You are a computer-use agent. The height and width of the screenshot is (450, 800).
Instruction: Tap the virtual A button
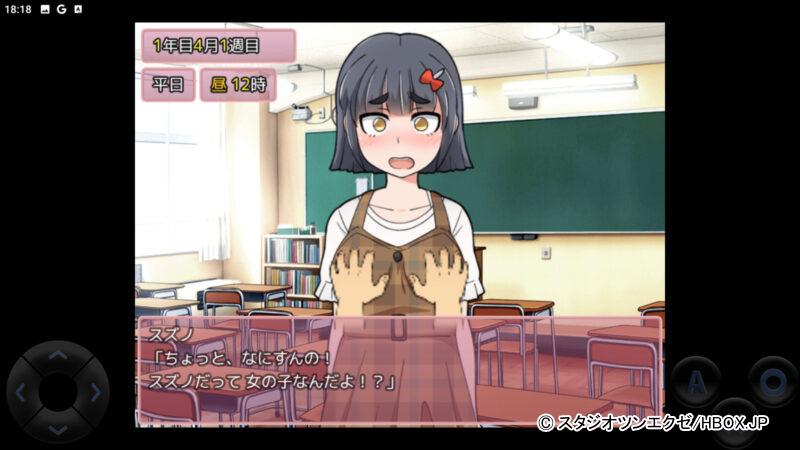[x=695, y=381]
